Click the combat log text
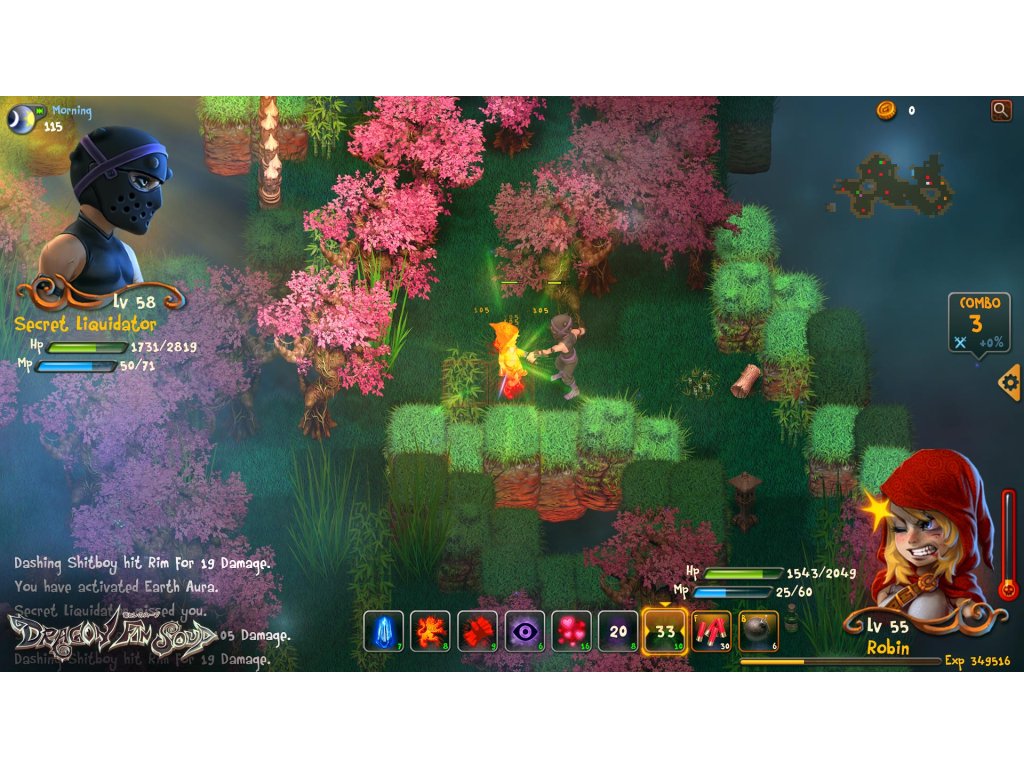 (x=140, y=610)
